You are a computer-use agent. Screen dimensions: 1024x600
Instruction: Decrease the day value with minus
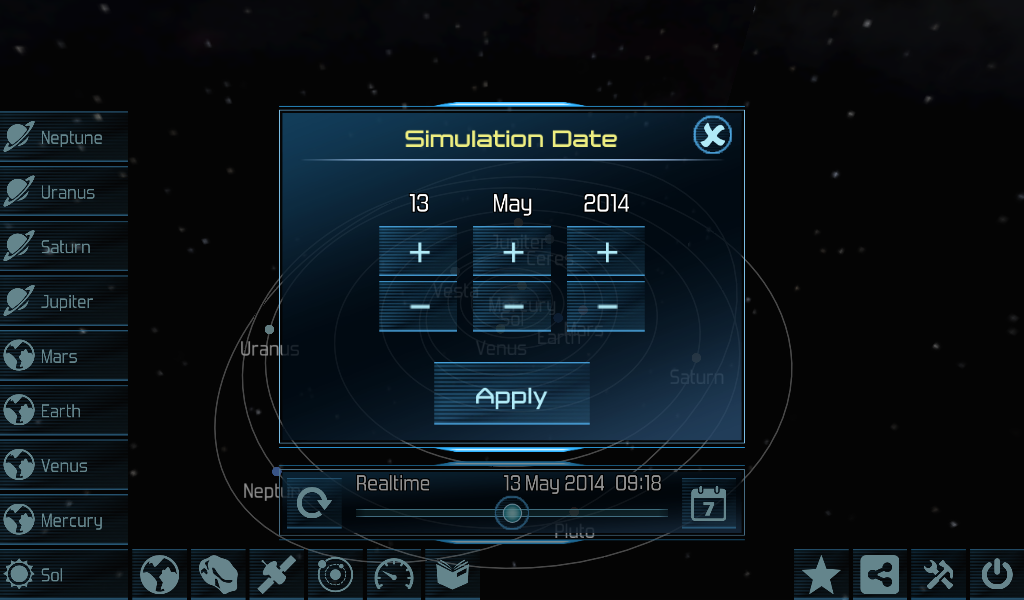pos(418,306)
